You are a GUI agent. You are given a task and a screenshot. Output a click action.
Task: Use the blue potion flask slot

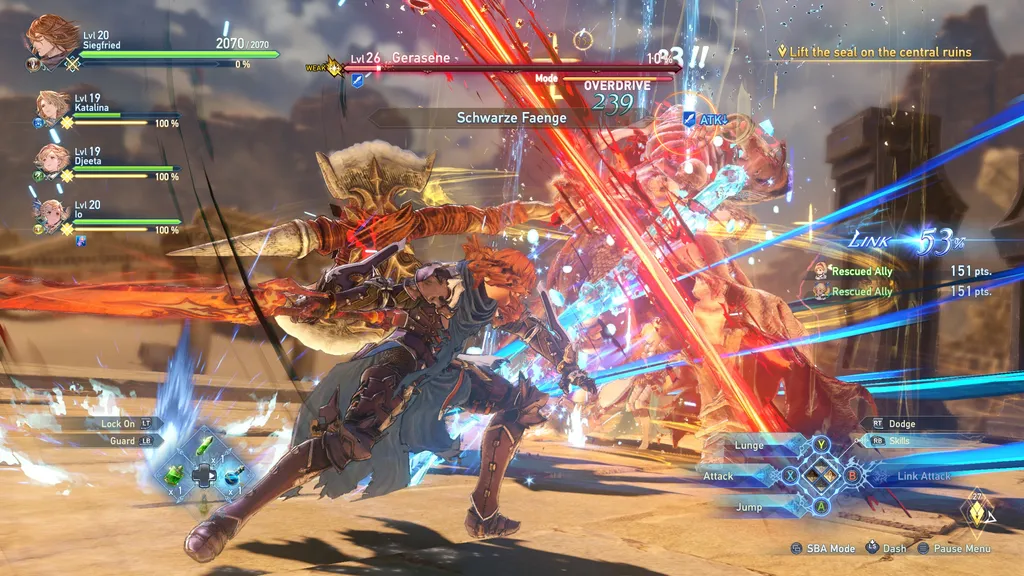pyautogui.click(x=232, y=475)
